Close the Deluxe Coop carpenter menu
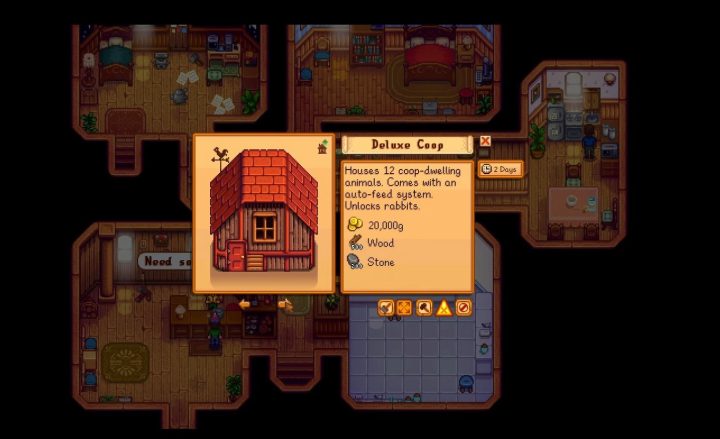720x439 pixels. pos(485,142)
